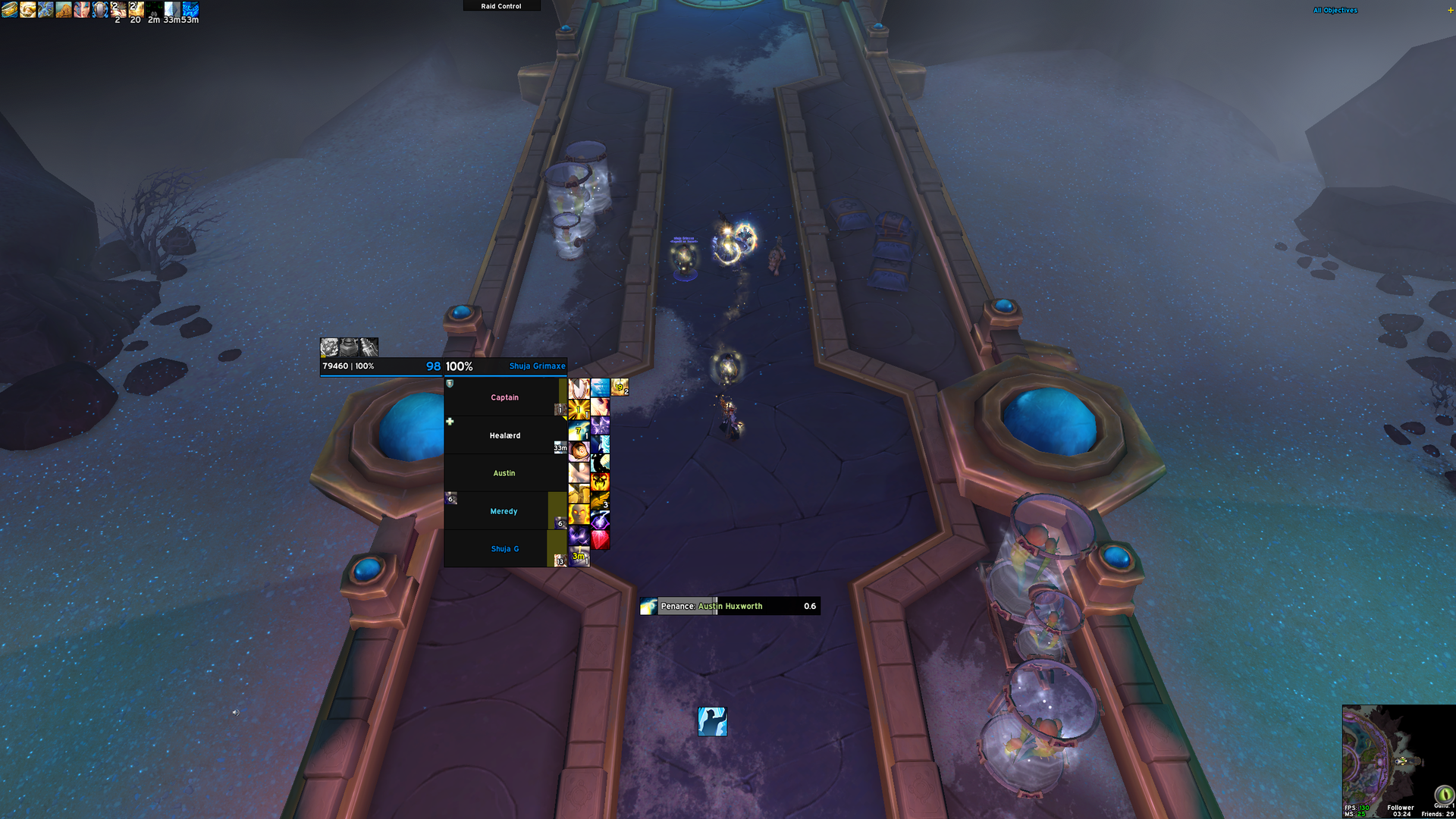Screen dimensions: 1456x819
Task: Click the flaming skull aura icon
Action: (600, 482)
